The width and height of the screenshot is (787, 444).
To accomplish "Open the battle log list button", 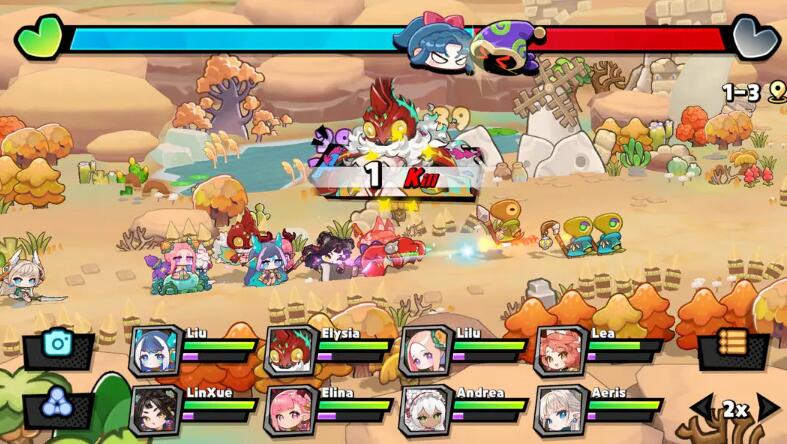I will pyautogui.click(x=733, y=346).
